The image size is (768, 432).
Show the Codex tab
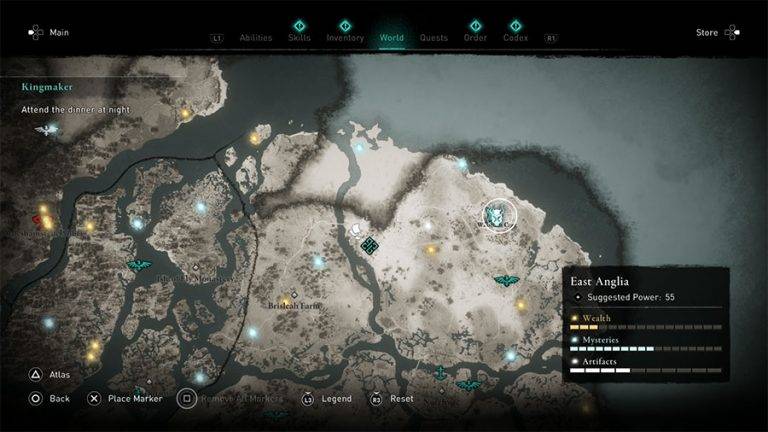[x=516, y=38]
